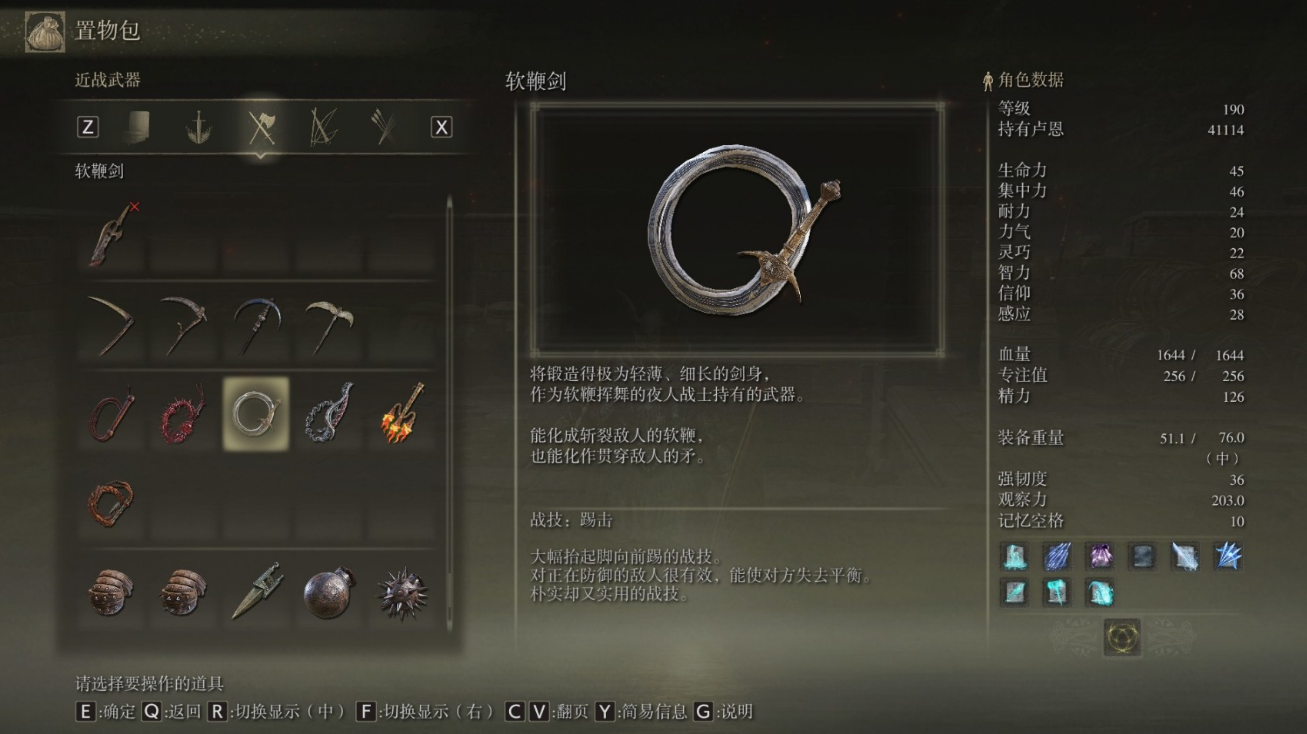This screenshot has width=1307, height=734.
Task: Select the red-marked polearm weapon slot
Action: (x=111, y=234)
